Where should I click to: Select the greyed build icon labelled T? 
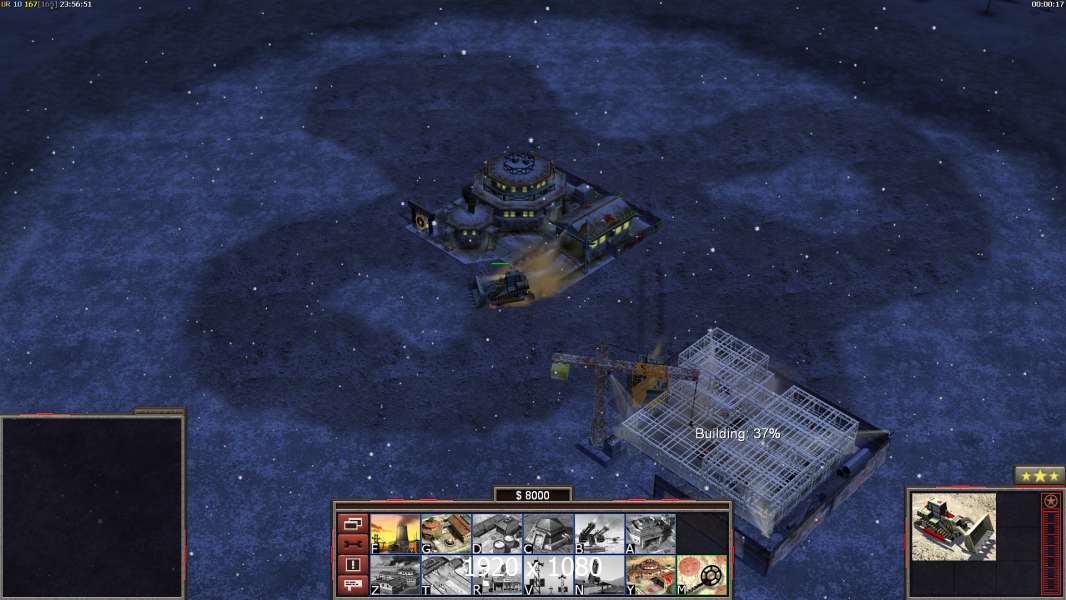[x=446, y=575]
